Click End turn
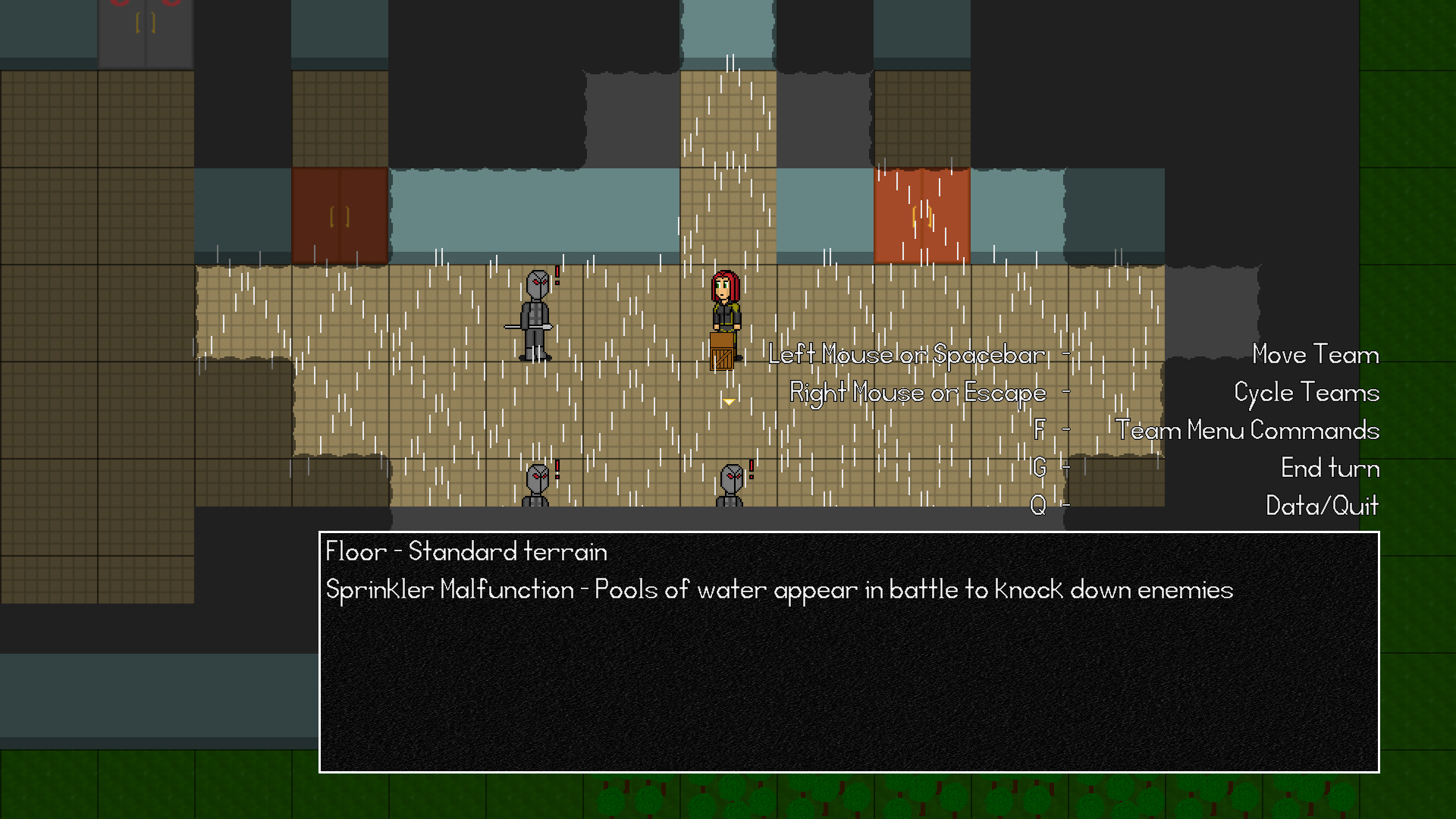 (x=1329, y=468)
